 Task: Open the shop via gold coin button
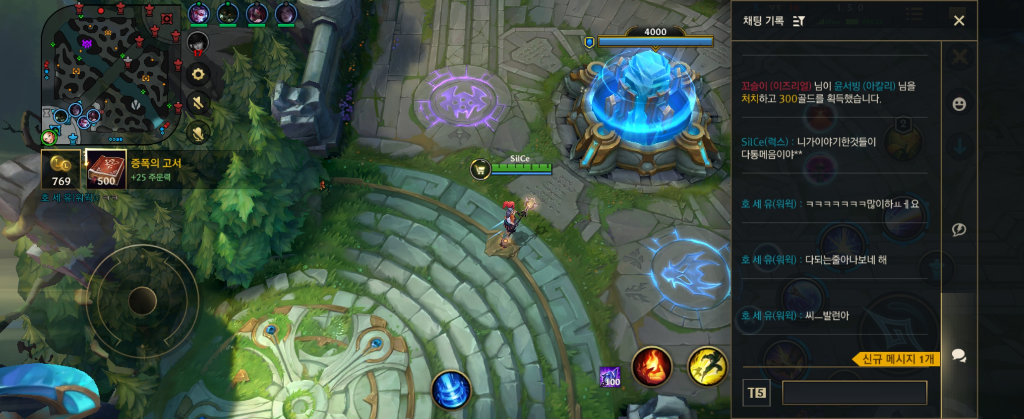coord(60,169)
